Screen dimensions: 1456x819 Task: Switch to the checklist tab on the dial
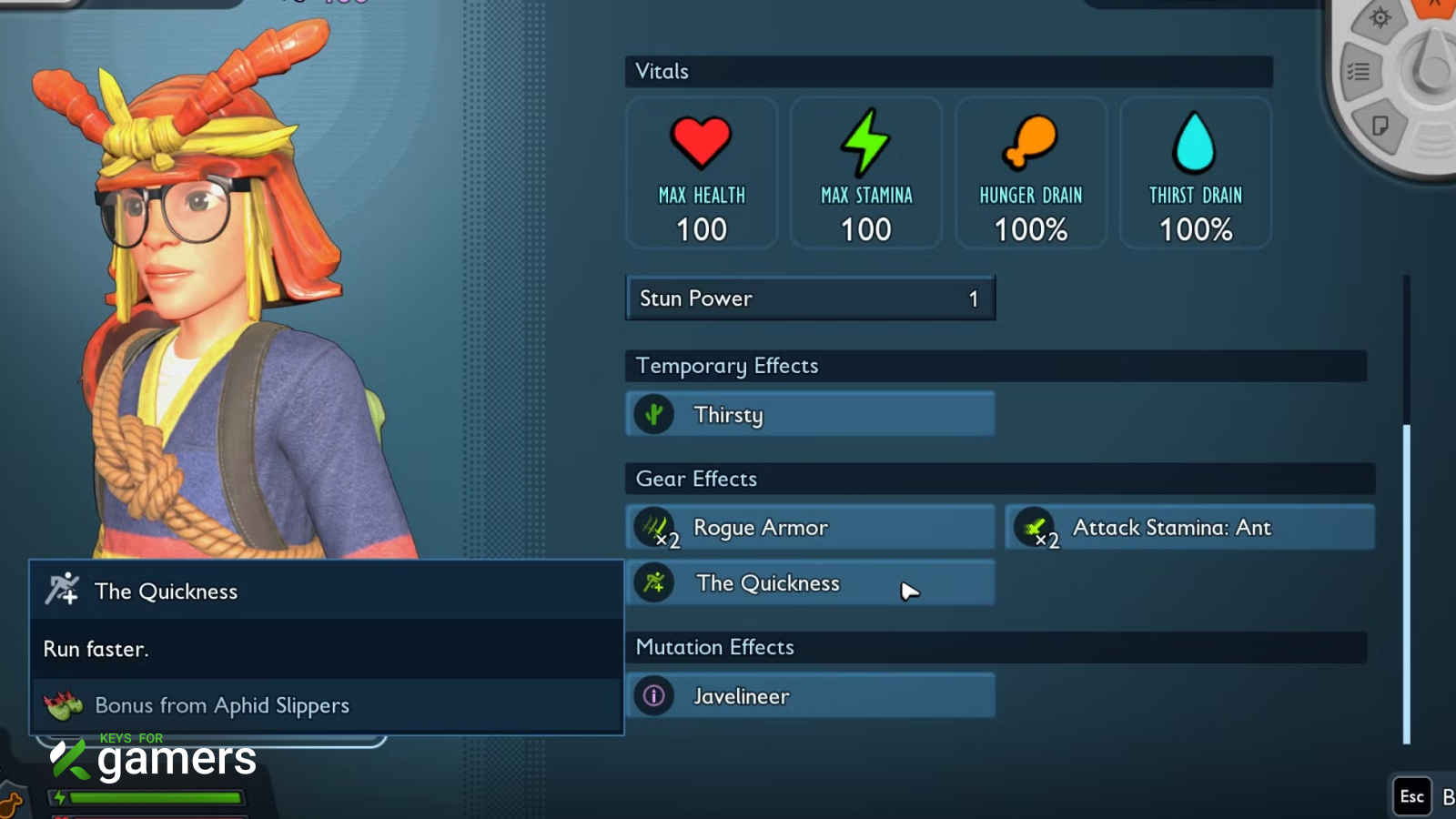tap(1359, 72)
